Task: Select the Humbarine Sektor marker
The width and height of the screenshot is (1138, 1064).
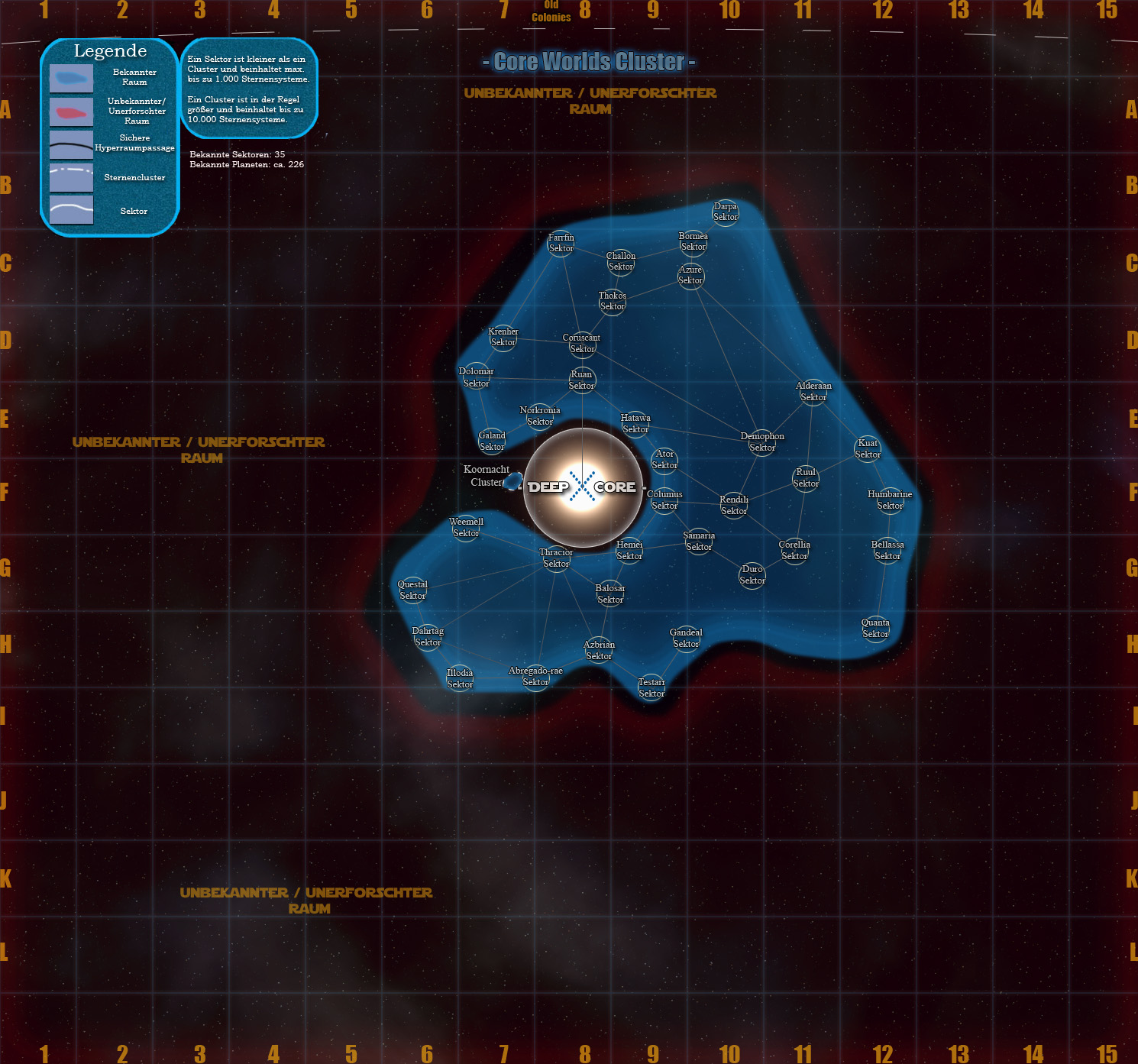Action: click(x=890, y=500)
